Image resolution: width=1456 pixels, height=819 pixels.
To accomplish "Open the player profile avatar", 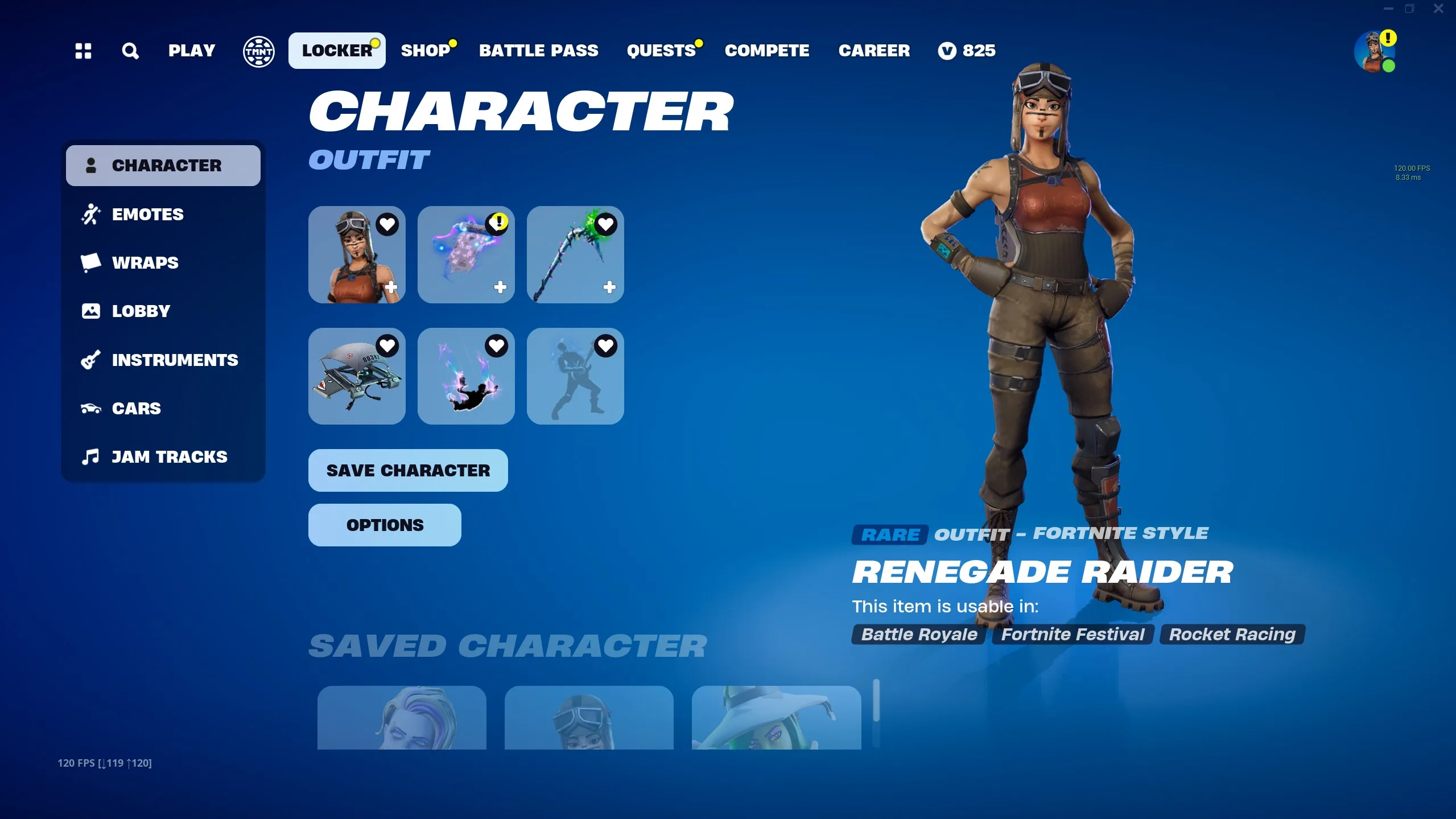I will pos(1373,52).
